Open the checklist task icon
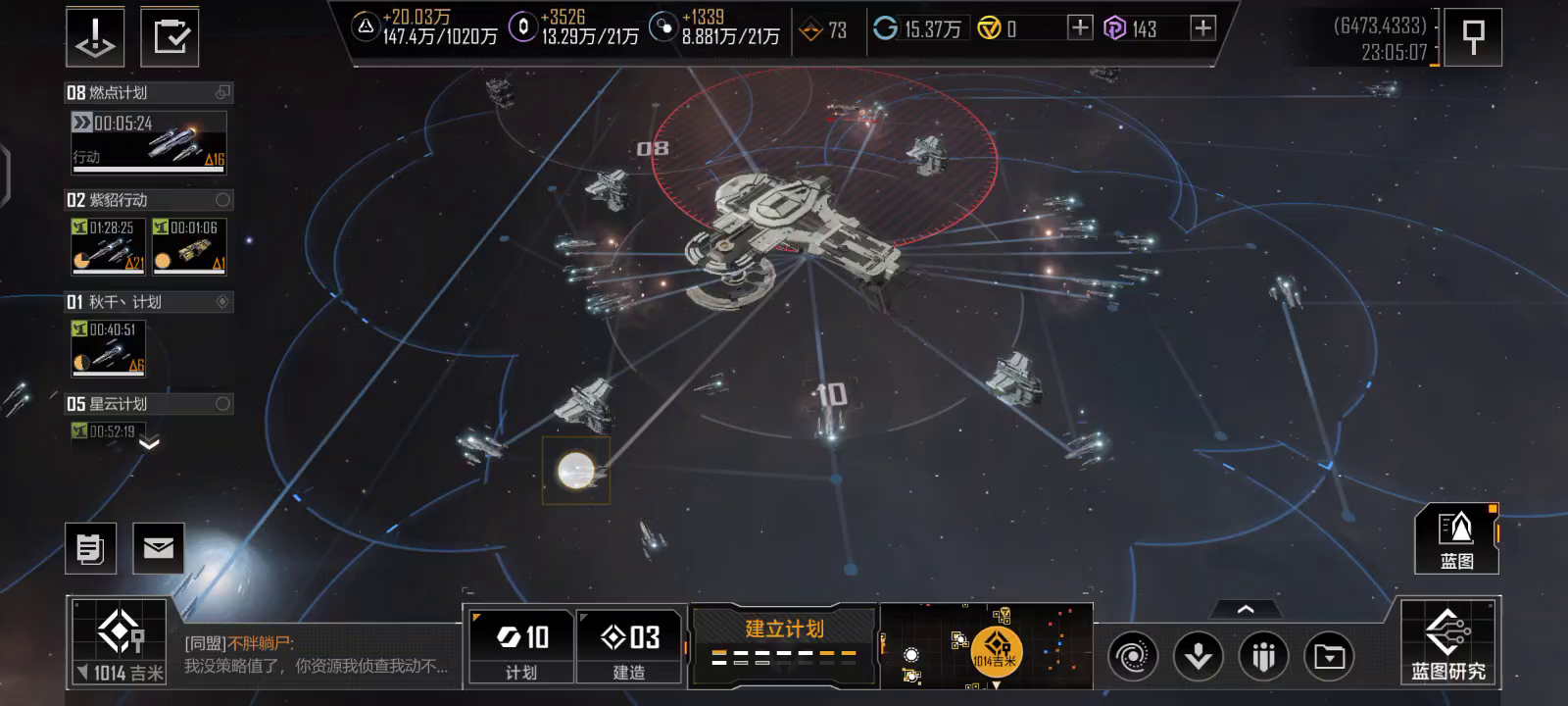 [x=170, y=38]
